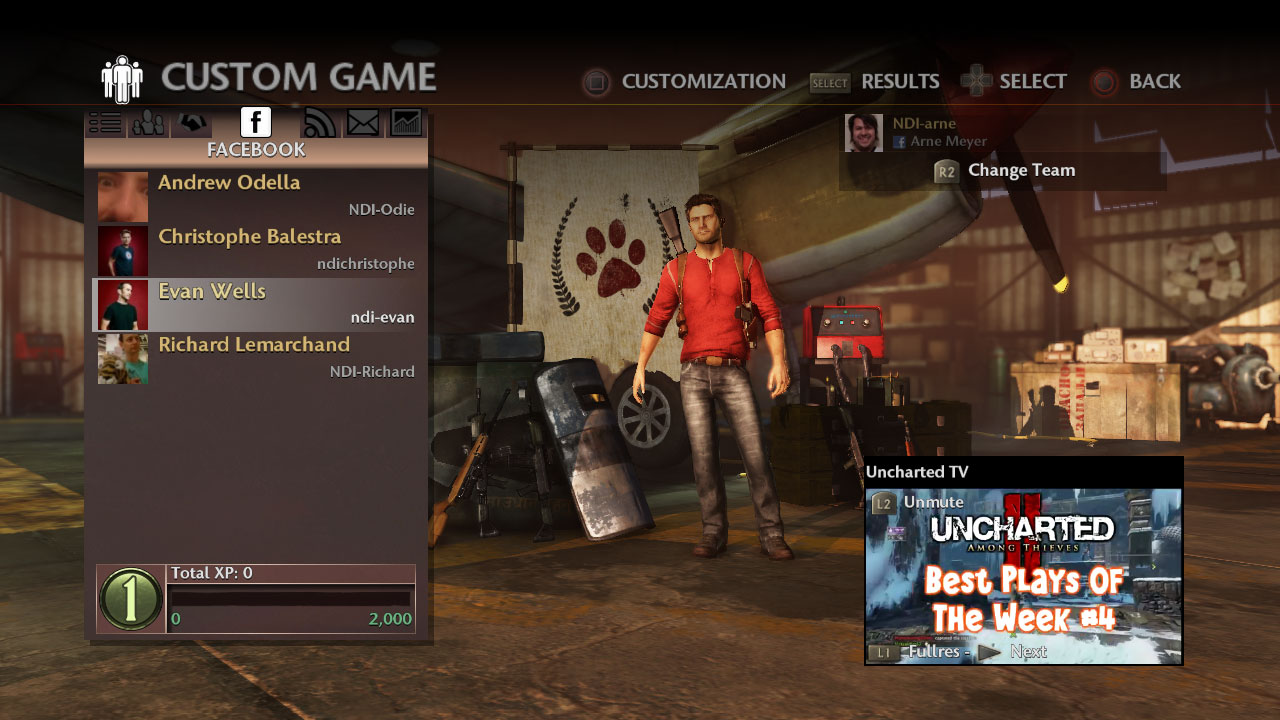Open the chart statistics tab
This screenshot has width=1280, height=720.
pos(406,123)
